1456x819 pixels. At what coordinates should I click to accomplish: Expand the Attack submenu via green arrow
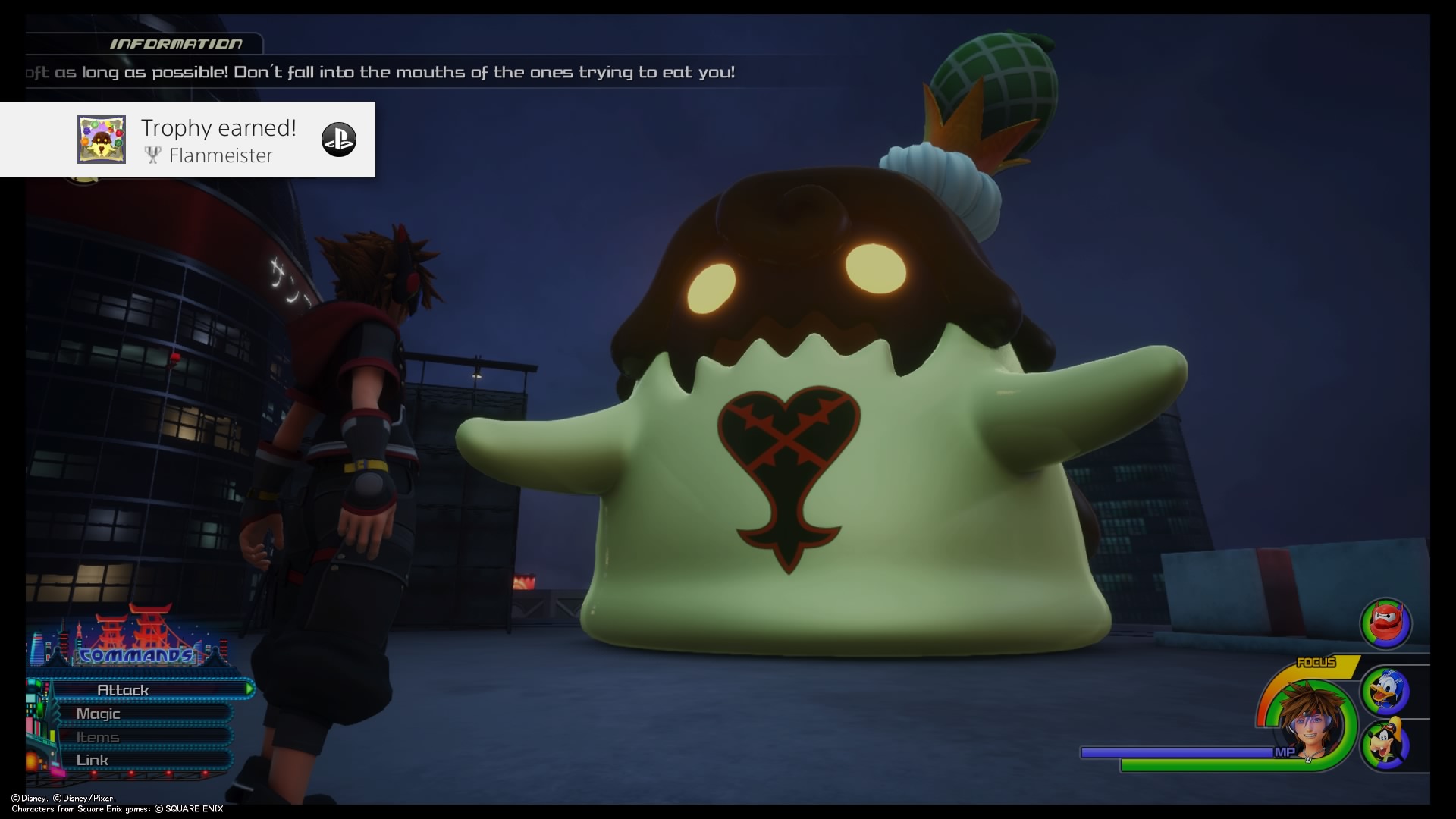click(250, 689)
